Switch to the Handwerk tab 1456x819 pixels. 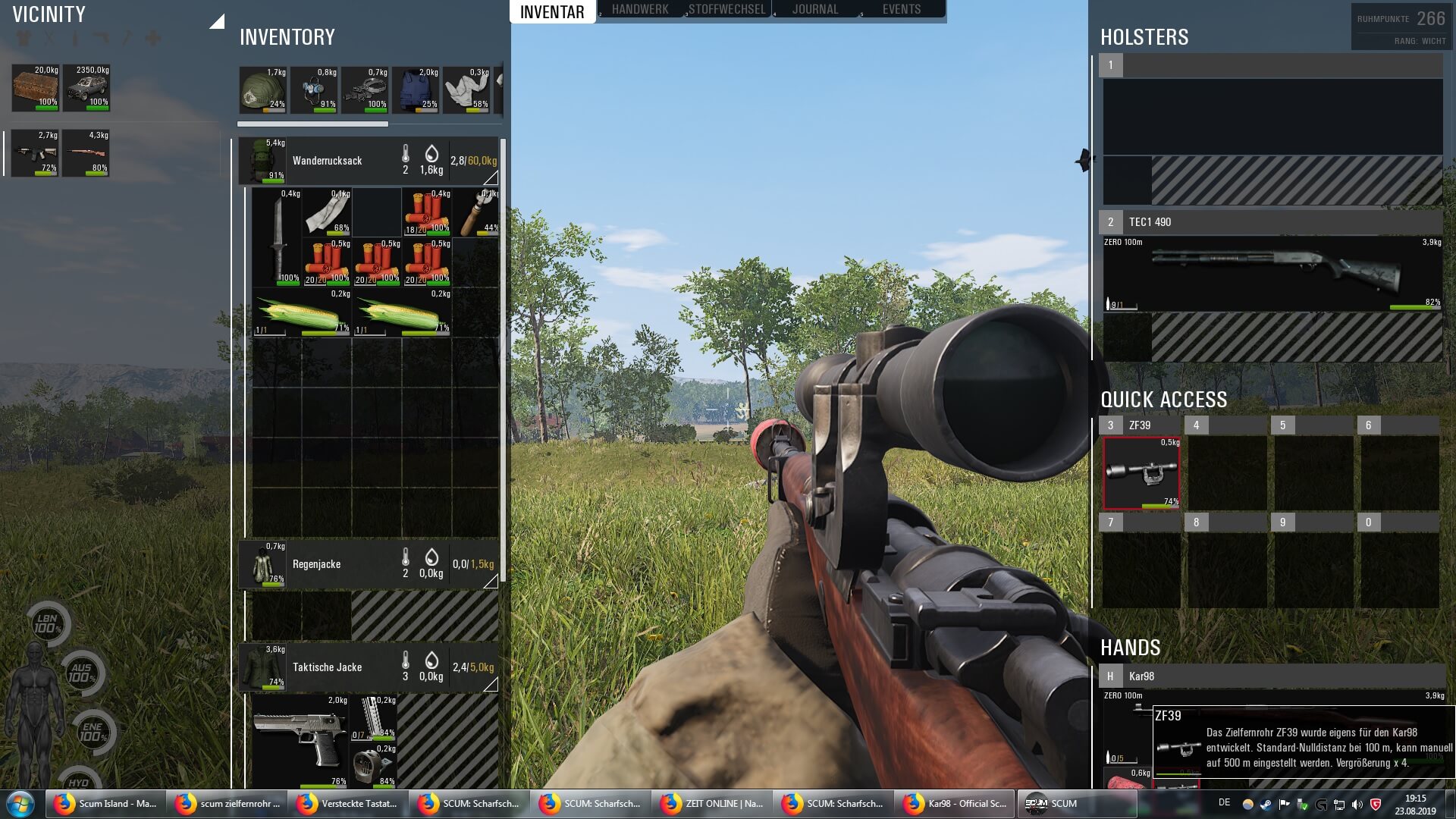click(639, 10)
